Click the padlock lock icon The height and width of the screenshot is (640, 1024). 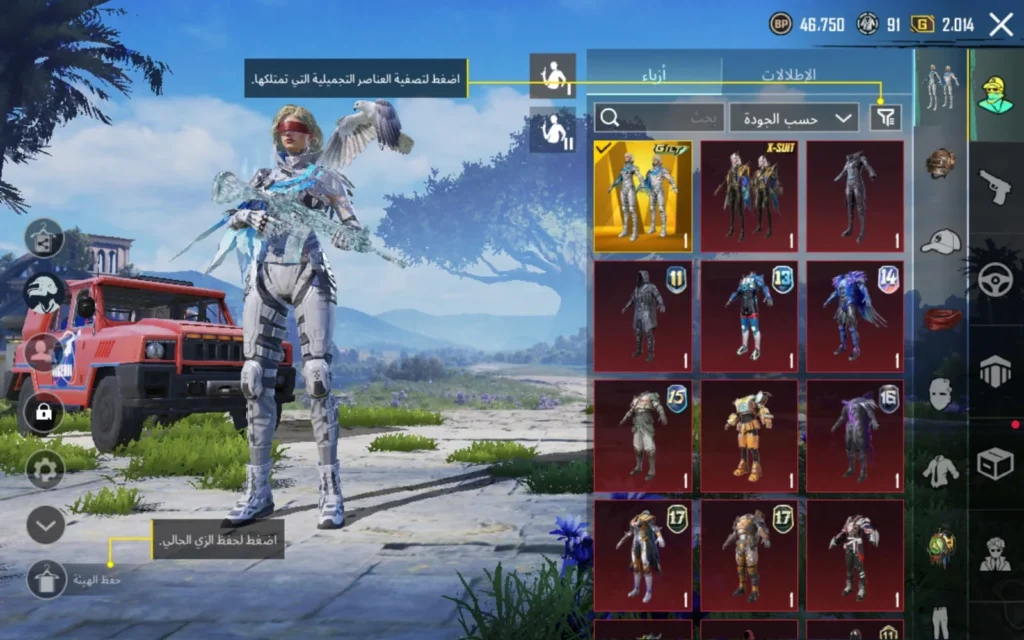coord(44,412)
